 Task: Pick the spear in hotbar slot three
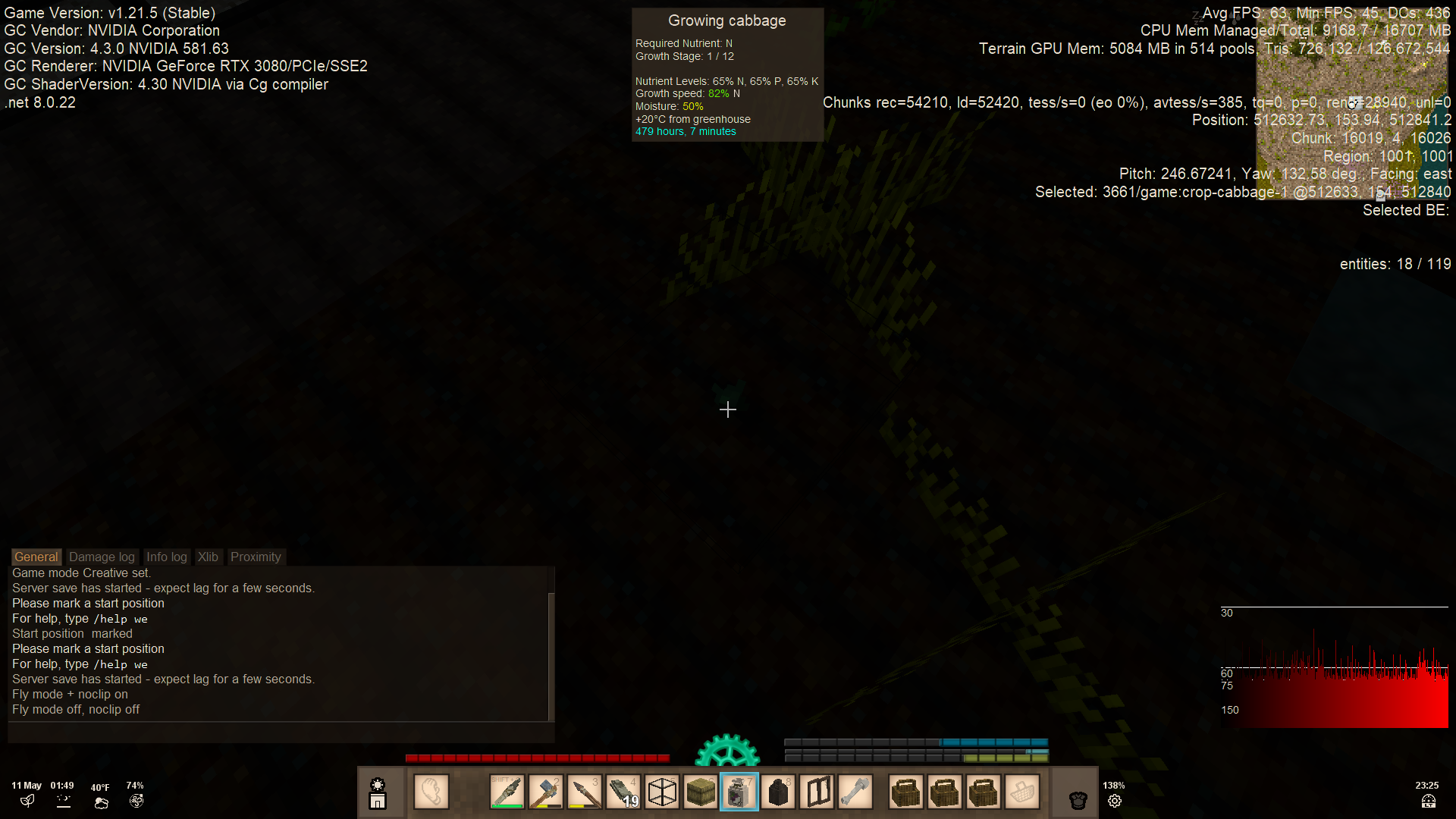pos(585,792)
